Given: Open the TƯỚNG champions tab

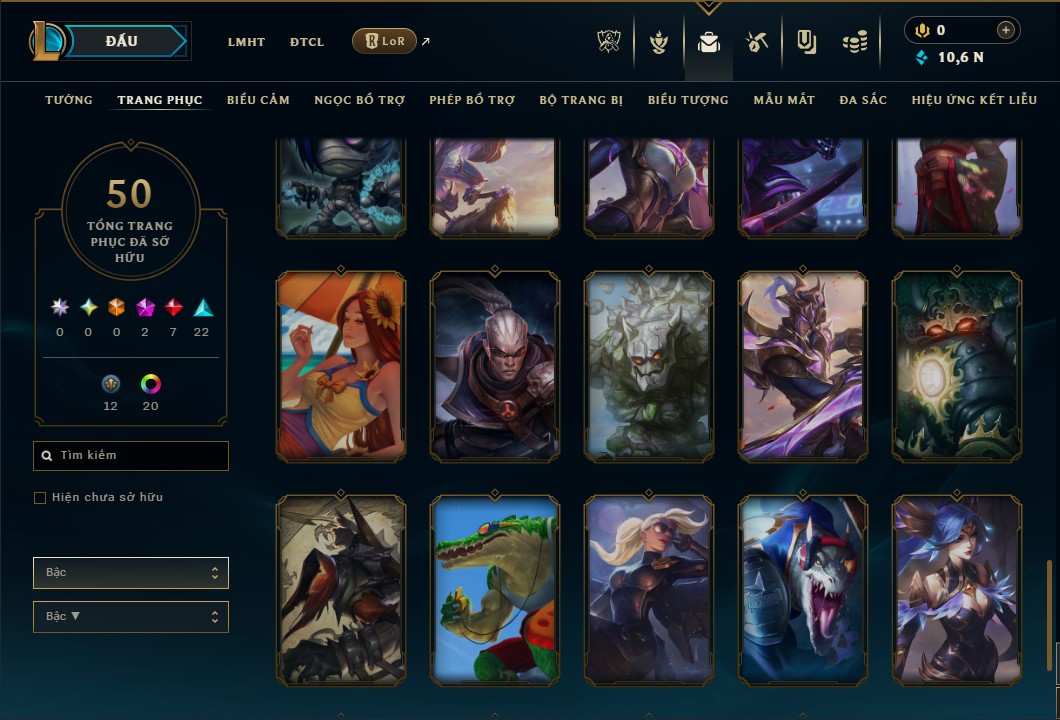Looking at the screenshot, I should (69, 100).
